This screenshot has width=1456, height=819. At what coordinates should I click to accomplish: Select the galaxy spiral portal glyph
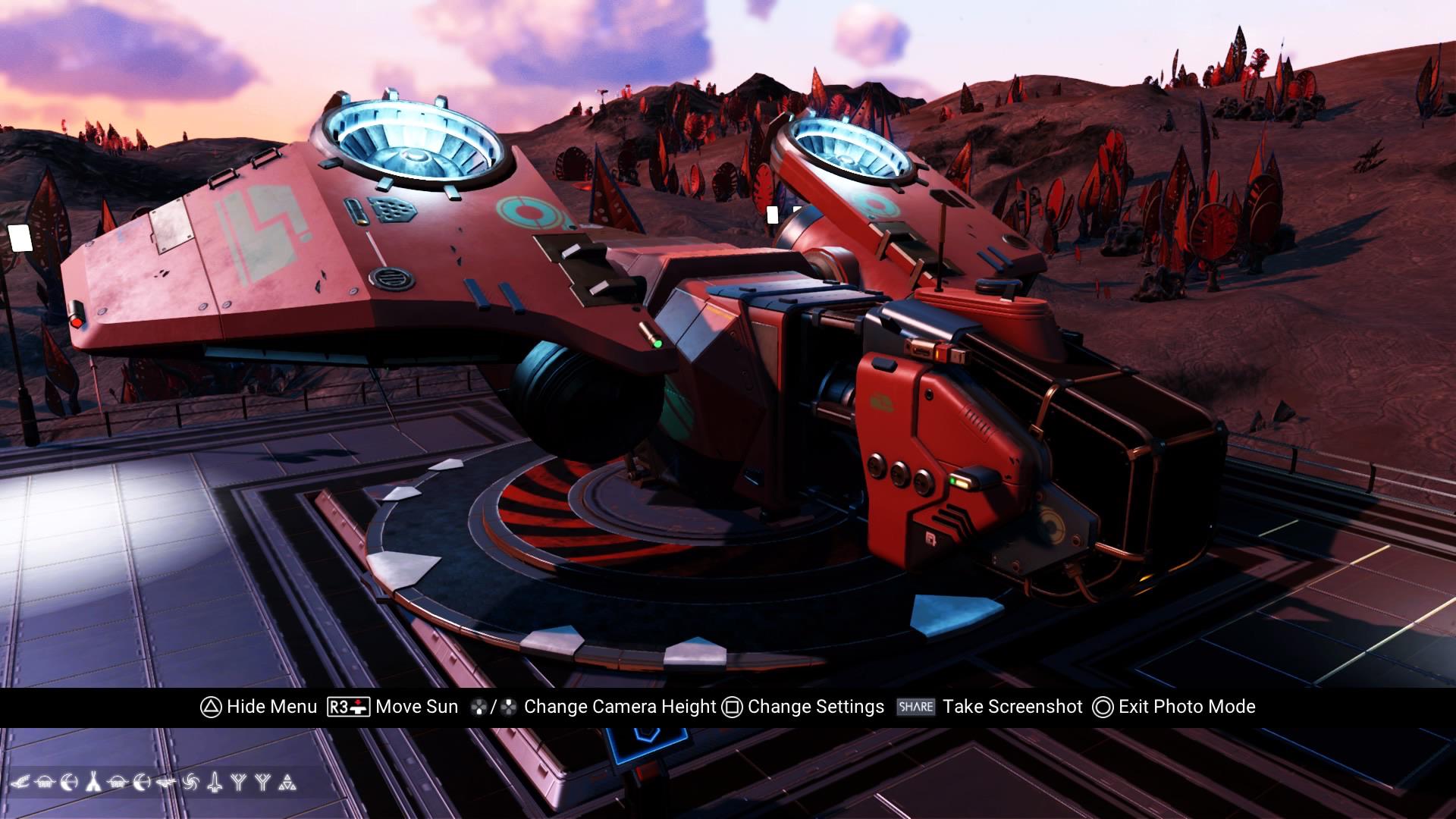(x=190, y=782)
